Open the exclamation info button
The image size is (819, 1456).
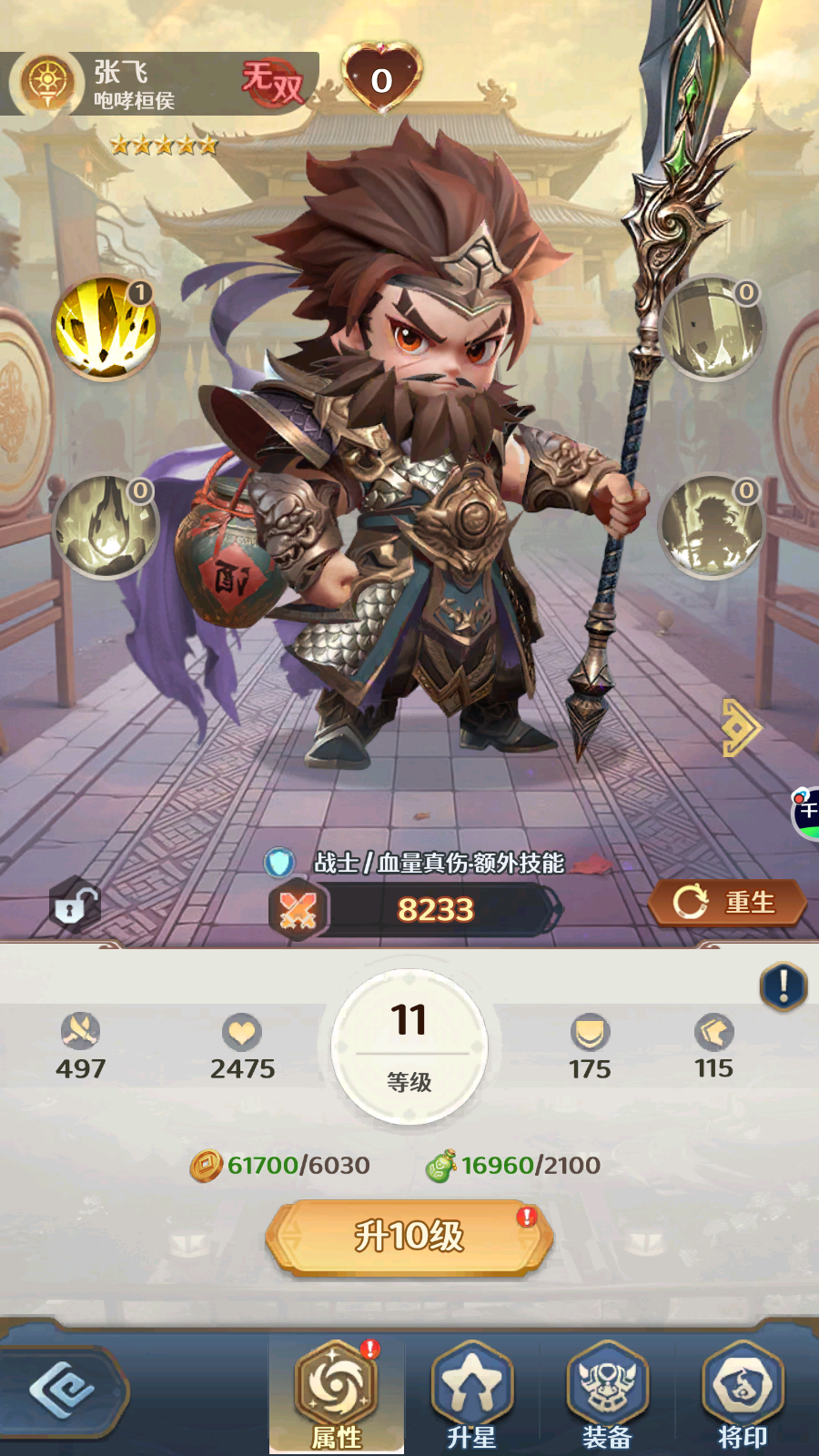784,986
